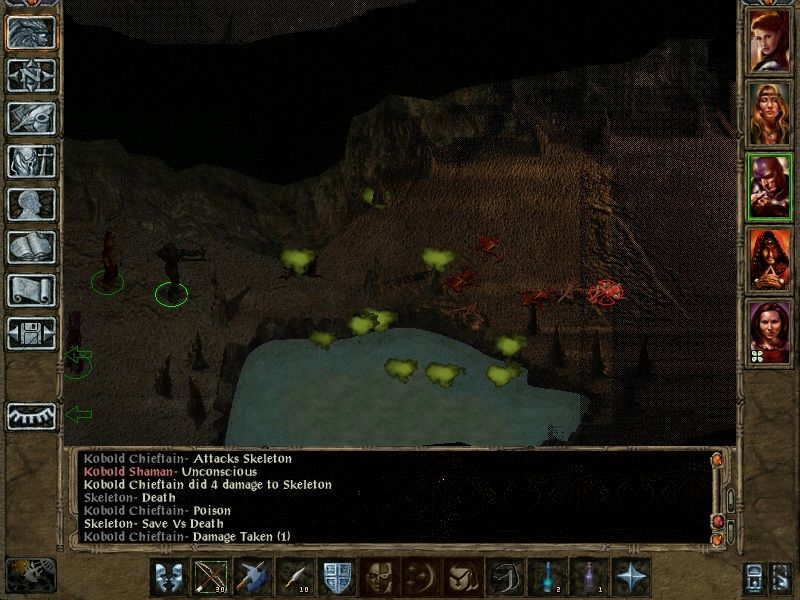Activate the shield guard action
Viewport: 800px width, 600px height.
(x=334, y=578)
